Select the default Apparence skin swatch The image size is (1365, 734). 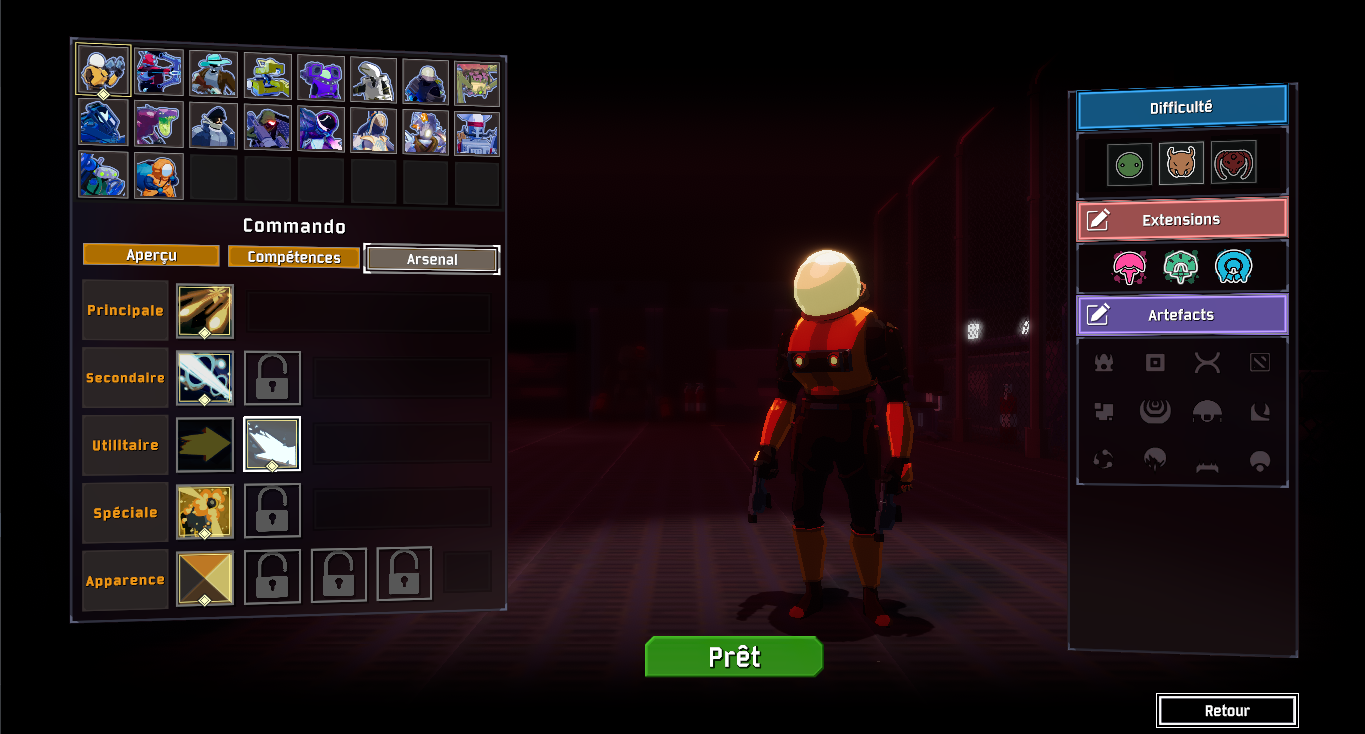click(205, 579)
